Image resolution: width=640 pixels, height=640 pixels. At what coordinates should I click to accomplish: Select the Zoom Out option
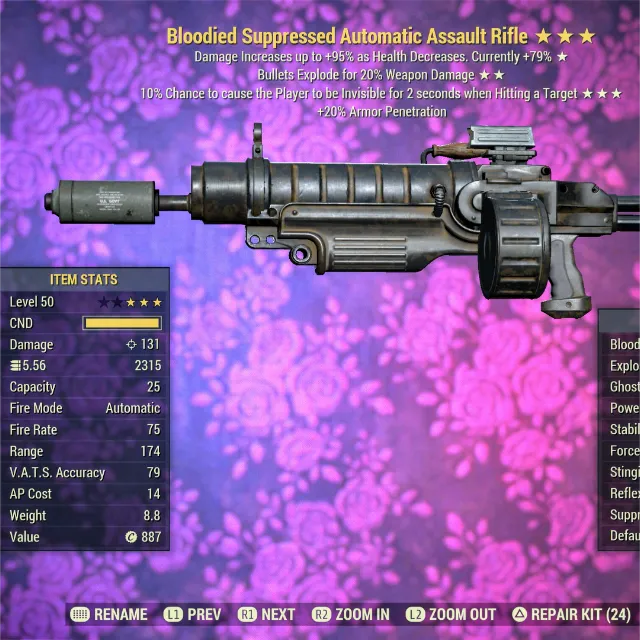click(450, 615)
